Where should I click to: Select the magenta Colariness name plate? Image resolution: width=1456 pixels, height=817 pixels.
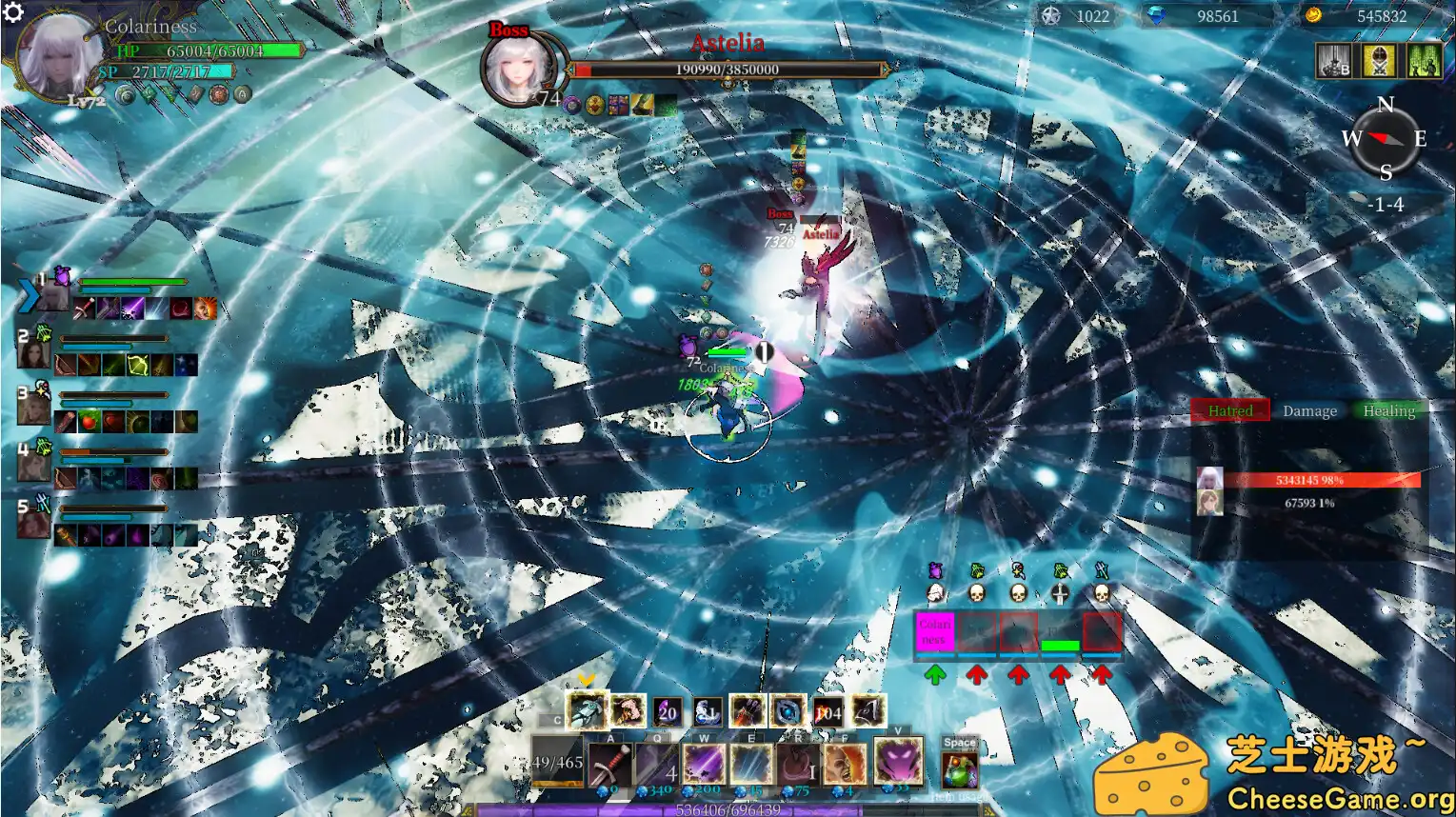(935, 630)
